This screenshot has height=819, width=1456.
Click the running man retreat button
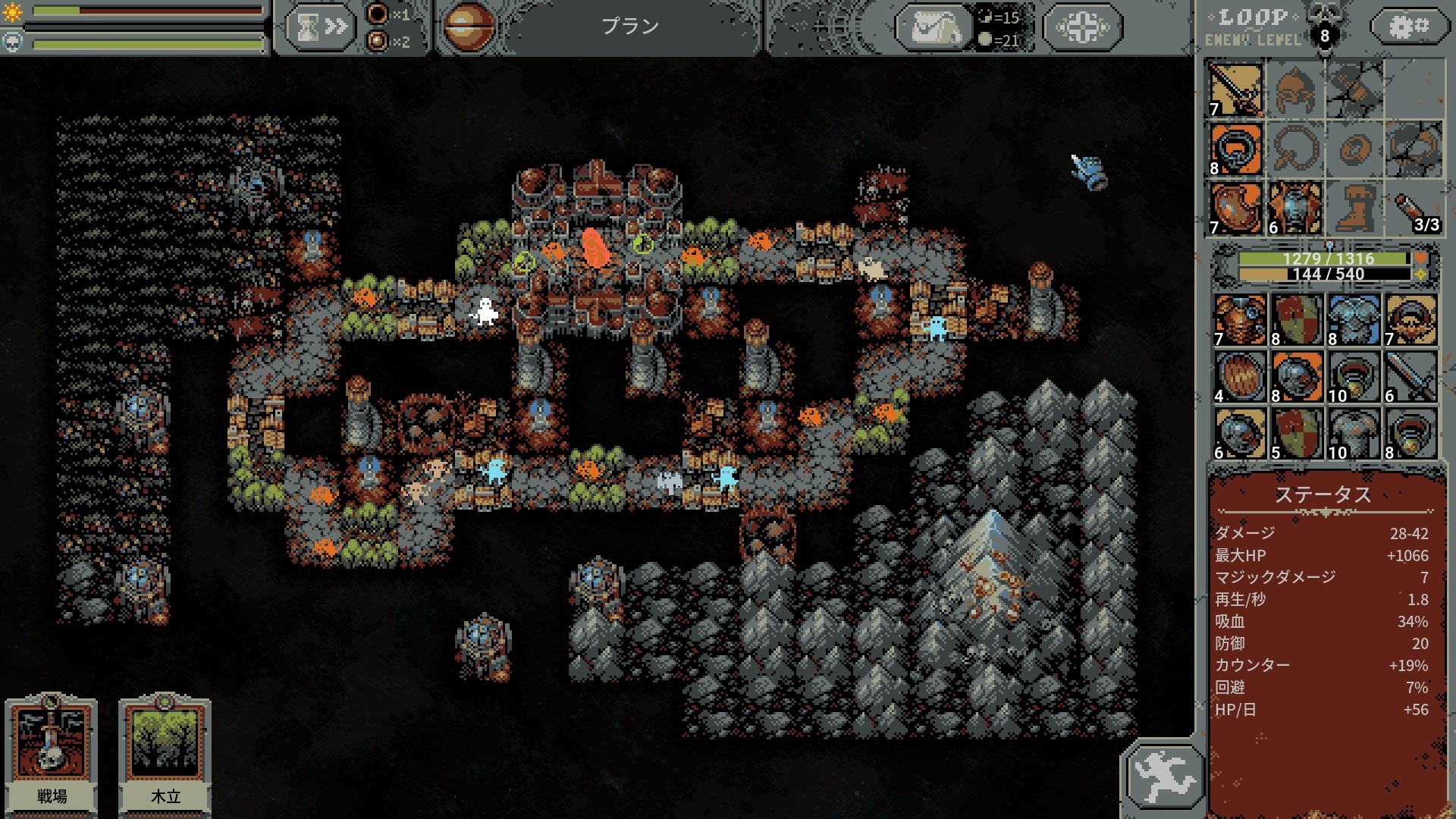(x=1163, y=776)
